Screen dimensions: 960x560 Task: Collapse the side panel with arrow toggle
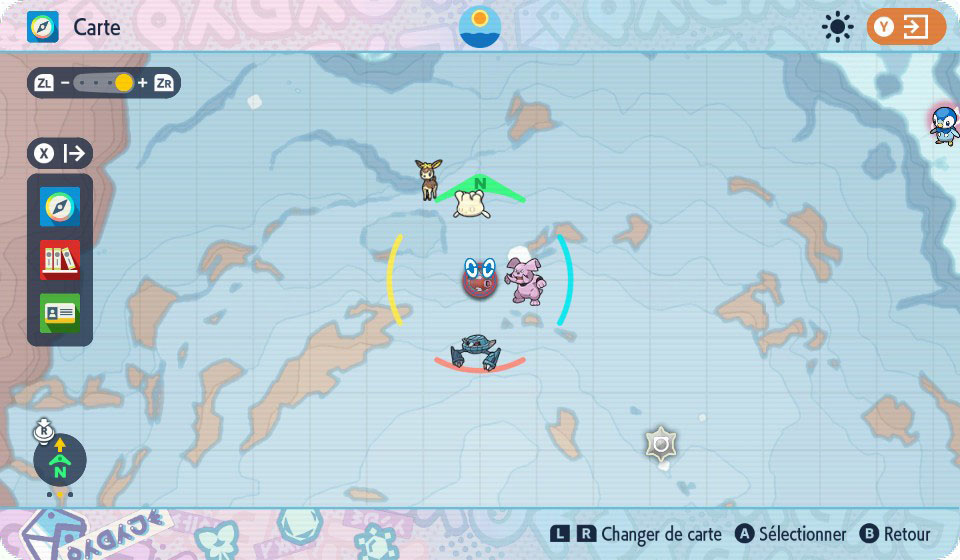tap(60, 154)
